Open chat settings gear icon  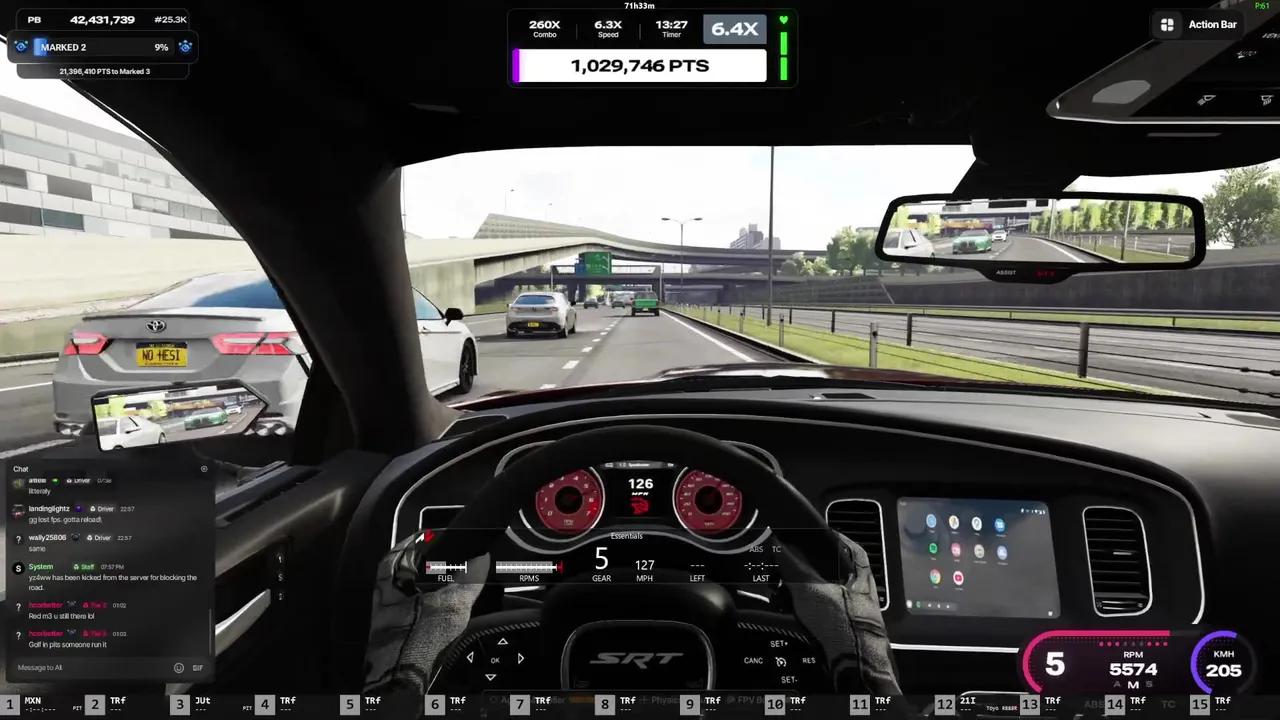[204, 469]
